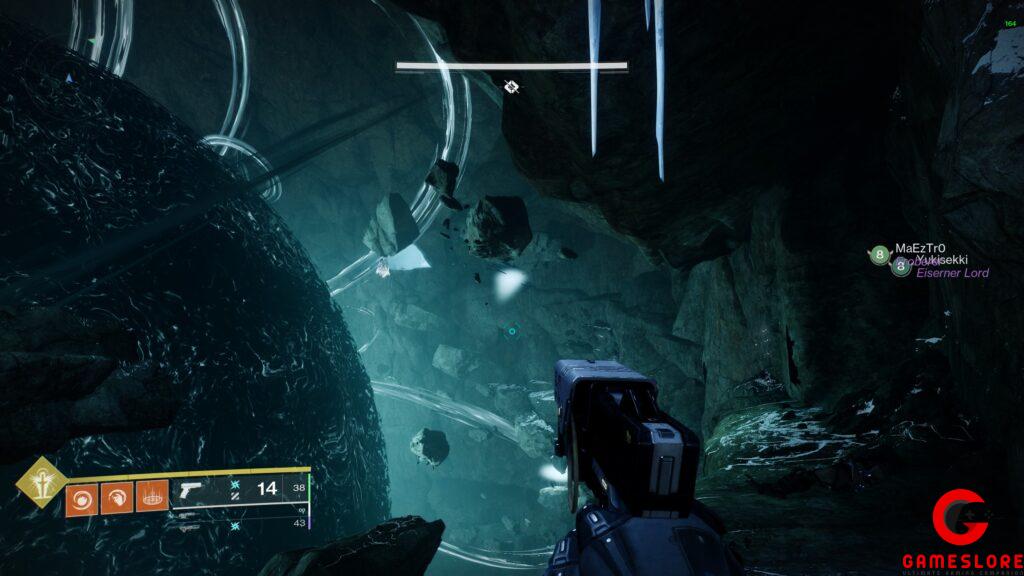The width and height of the screenshot is (1024, 576).
Task: Use the grenade ability icon
Action: pos(82,498)
